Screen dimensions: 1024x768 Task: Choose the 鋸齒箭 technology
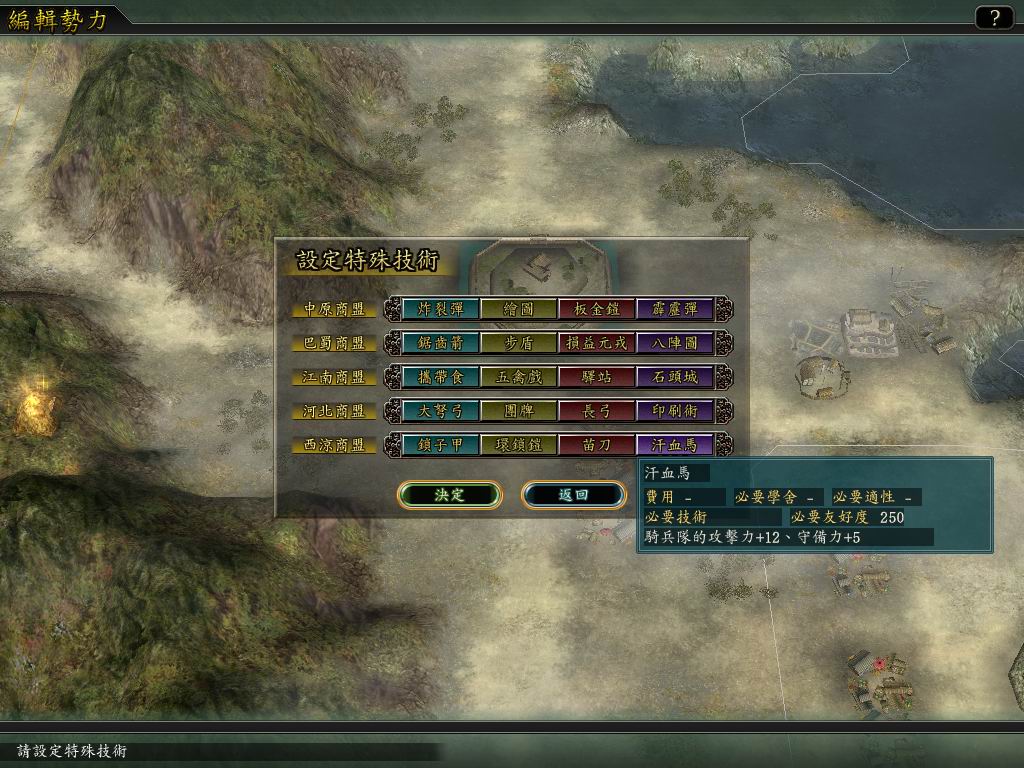point(440,343)
